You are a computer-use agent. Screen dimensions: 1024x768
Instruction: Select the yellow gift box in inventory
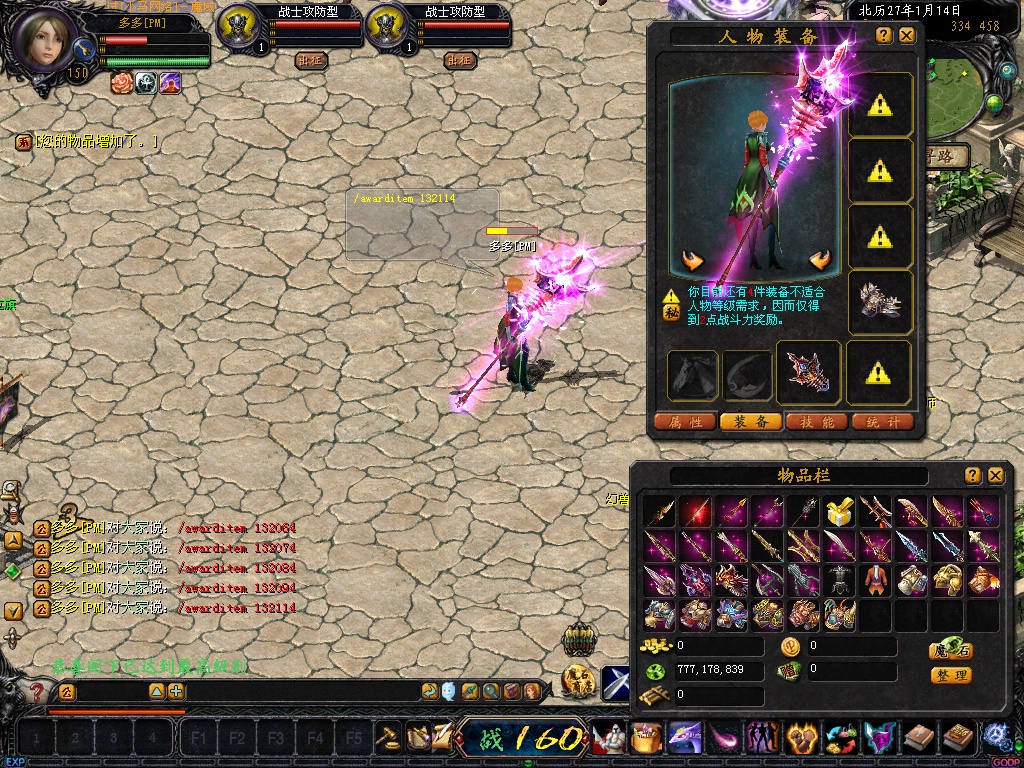tap(839, 513)
